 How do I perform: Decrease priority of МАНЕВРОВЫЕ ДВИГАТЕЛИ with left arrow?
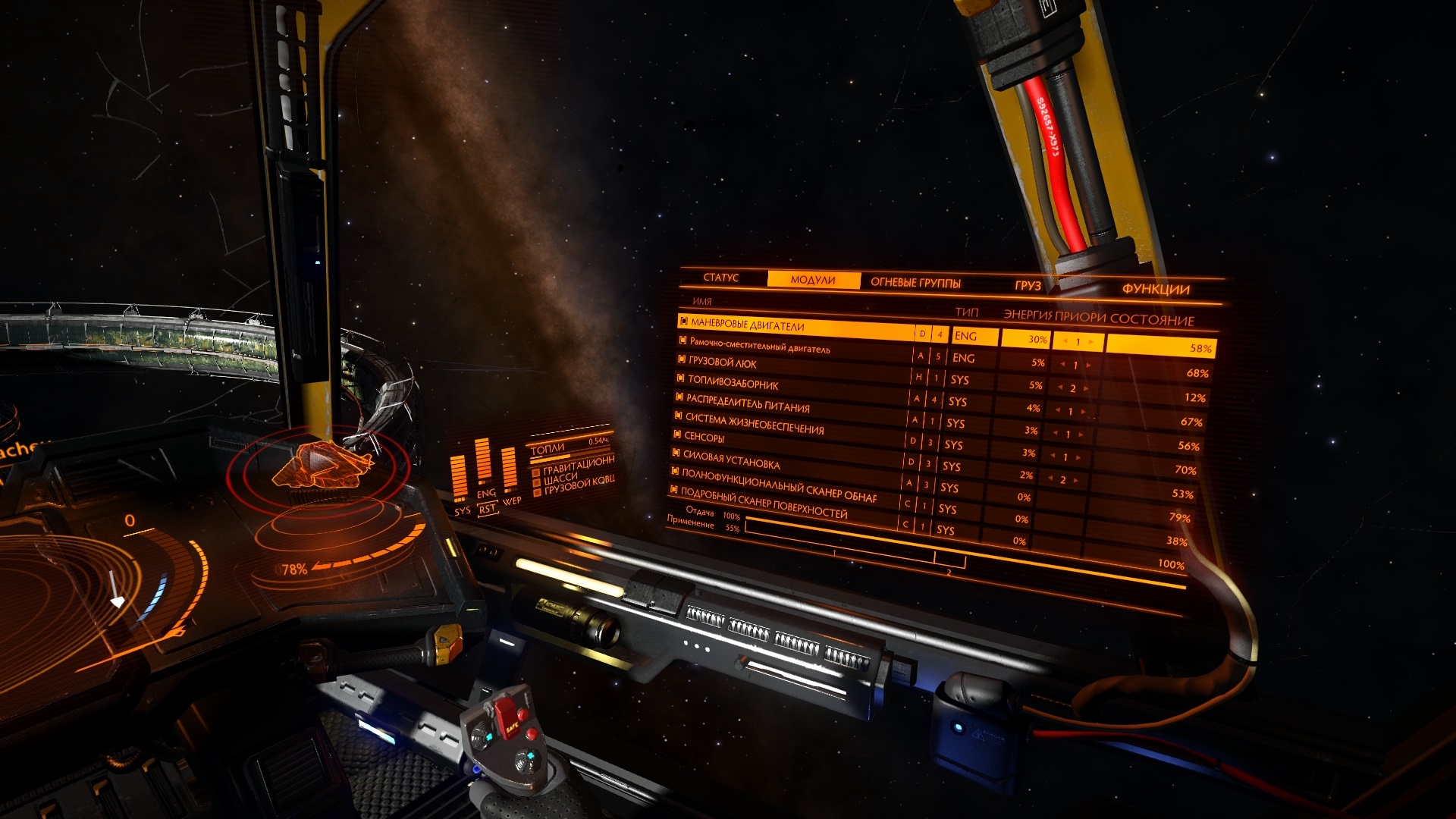[x=1064, y=341]
